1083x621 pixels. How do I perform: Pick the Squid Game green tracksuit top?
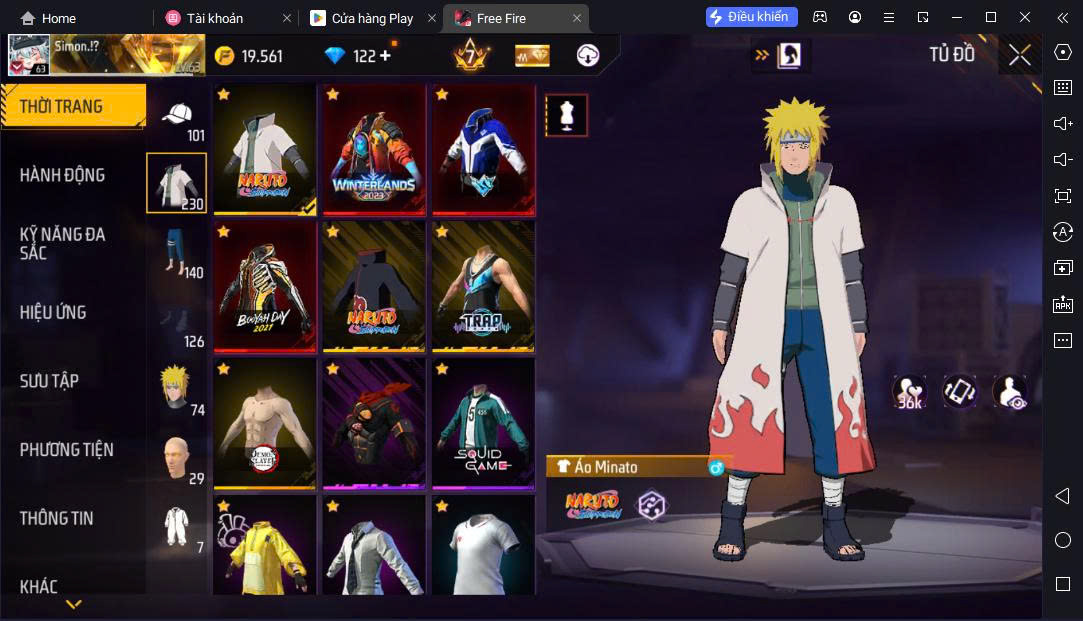484,424
